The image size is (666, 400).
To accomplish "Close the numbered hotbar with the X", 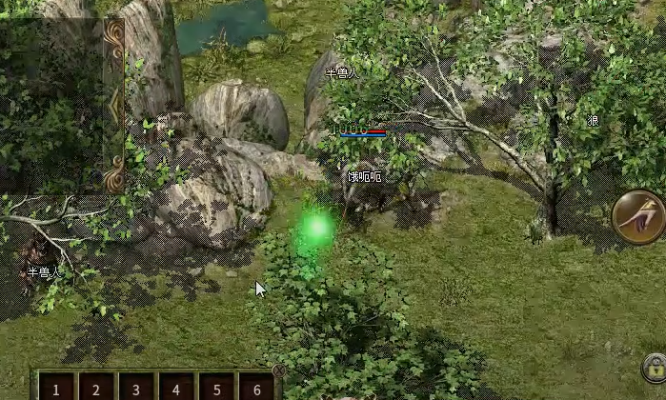I will pyautogui.click(x=280, y=371).
